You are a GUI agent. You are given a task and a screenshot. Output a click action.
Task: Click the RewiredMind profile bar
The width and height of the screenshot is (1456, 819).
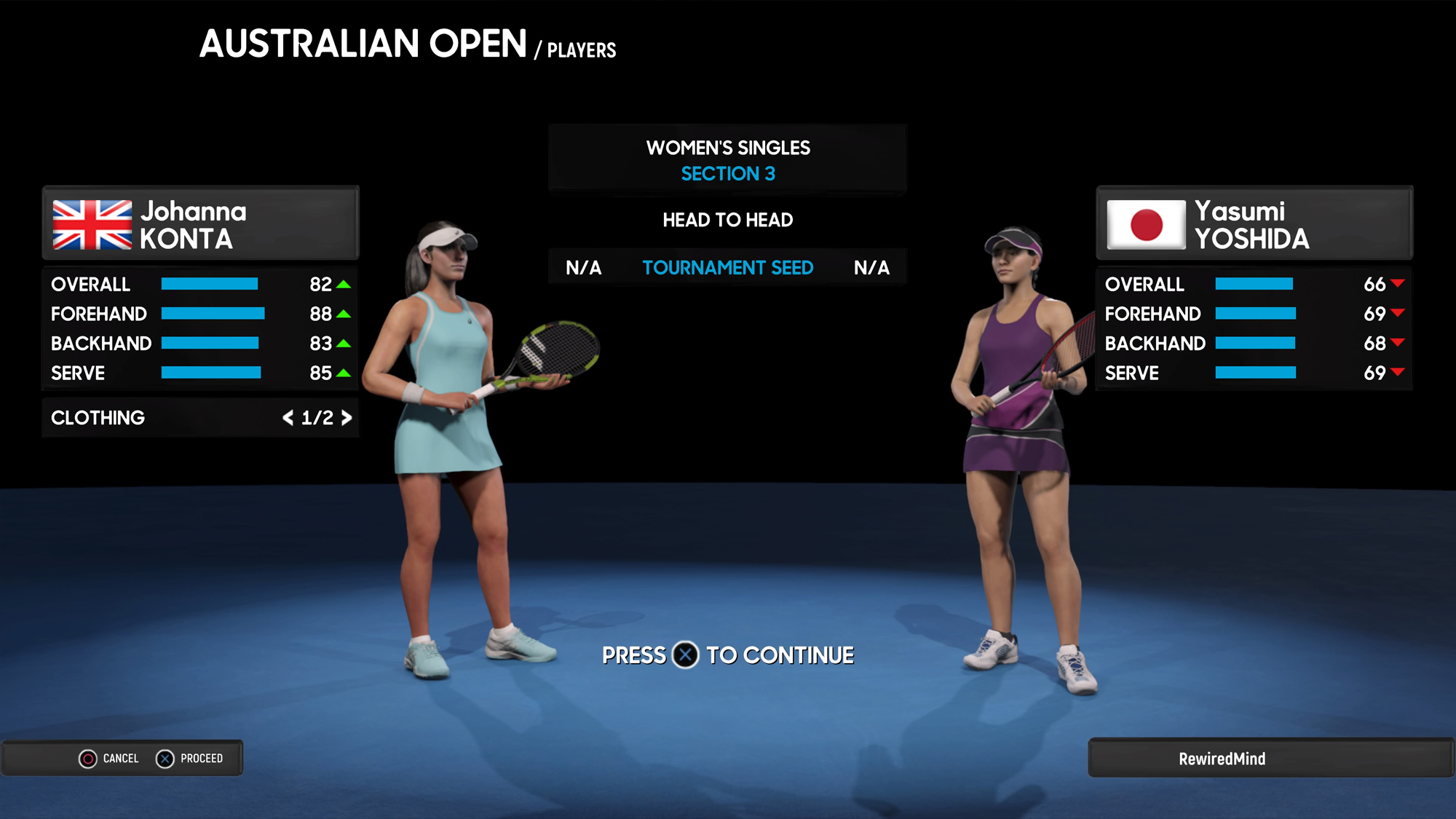tap(1270, 759)
